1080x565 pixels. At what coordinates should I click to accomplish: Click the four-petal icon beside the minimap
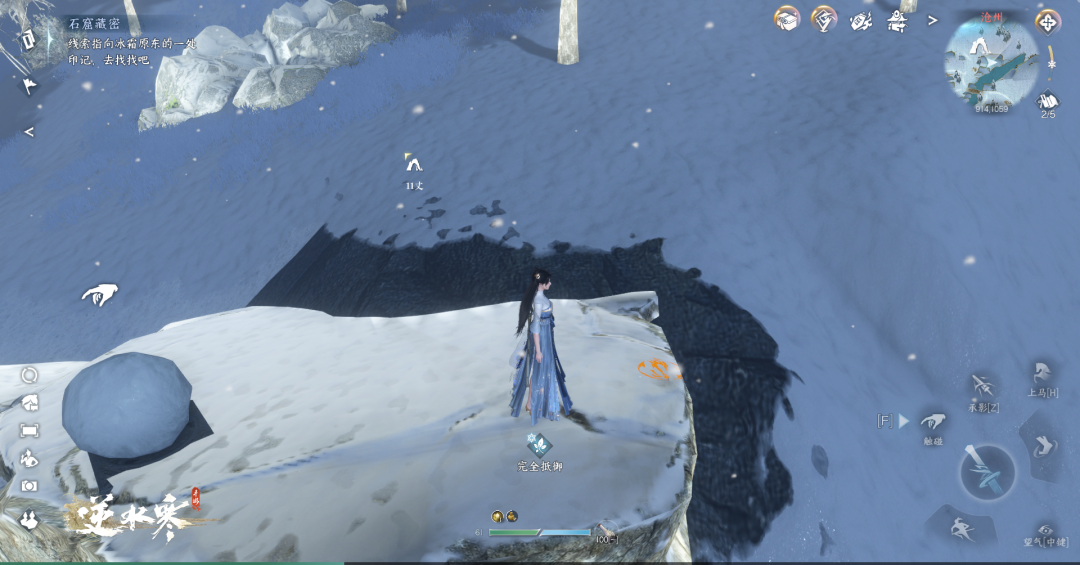pos(1048,21)
